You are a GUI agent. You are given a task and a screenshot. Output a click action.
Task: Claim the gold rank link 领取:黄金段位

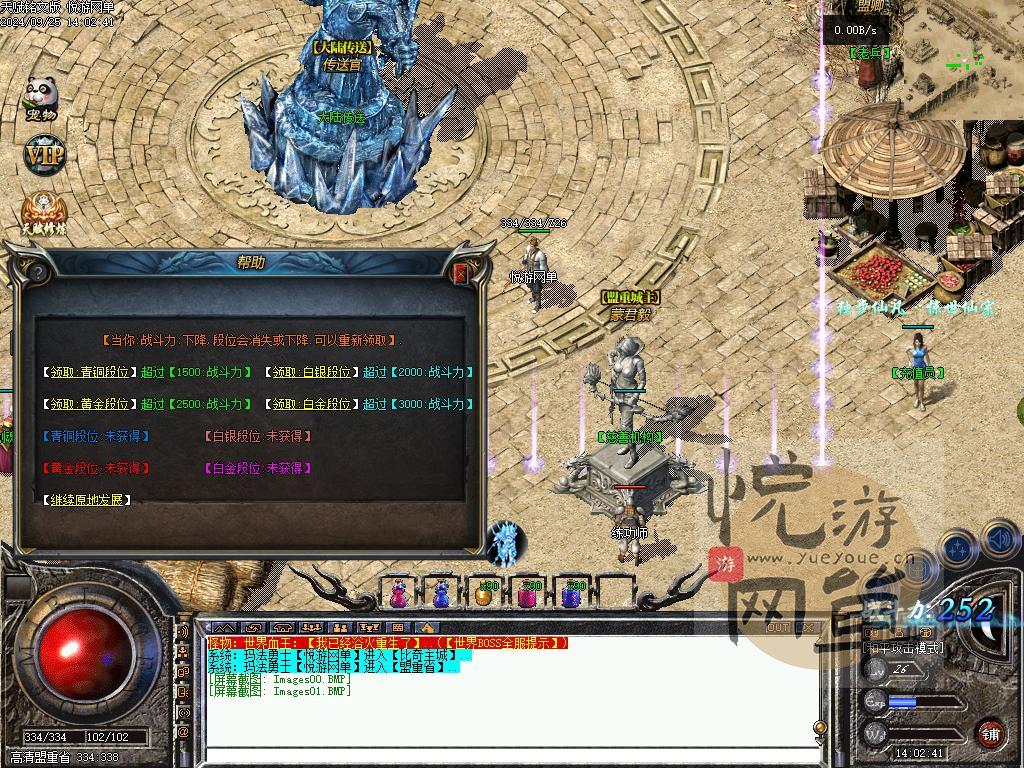90,404
